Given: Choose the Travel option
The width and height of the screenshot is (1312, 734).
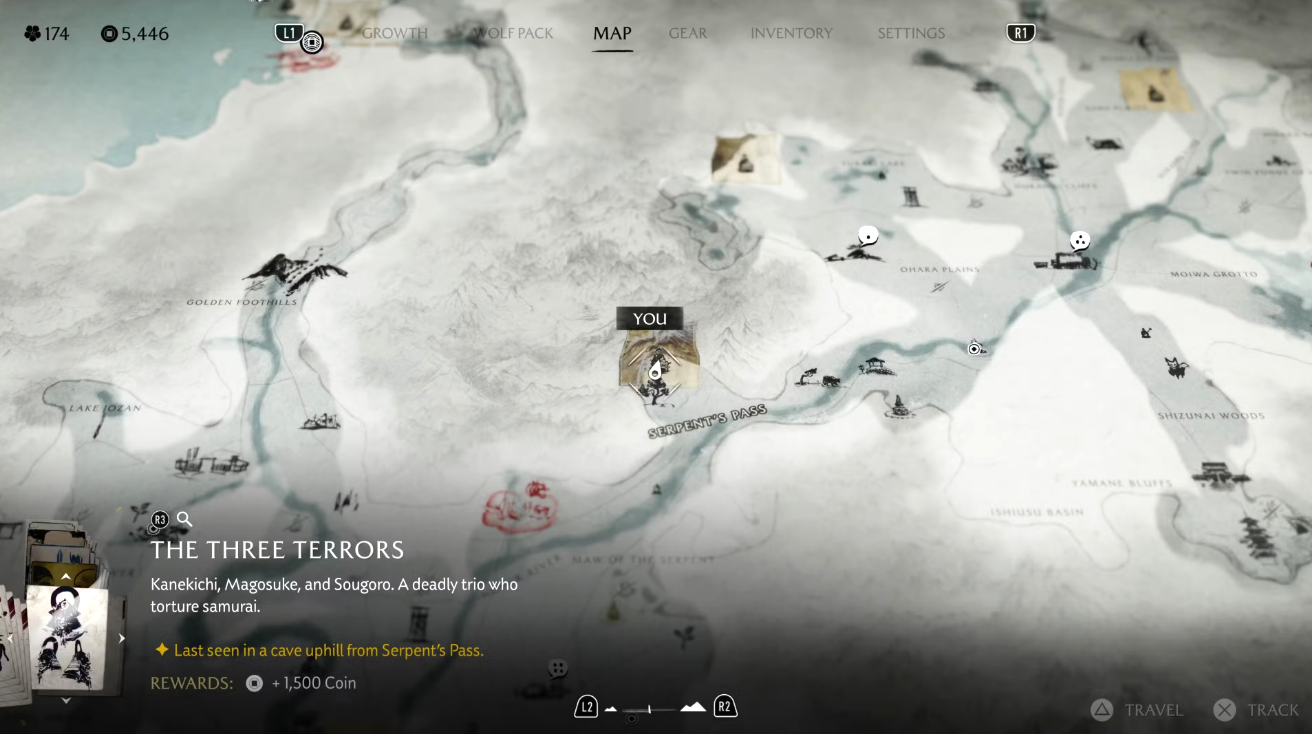Looking at the screenshot, I should click(x=1138, y=710).
